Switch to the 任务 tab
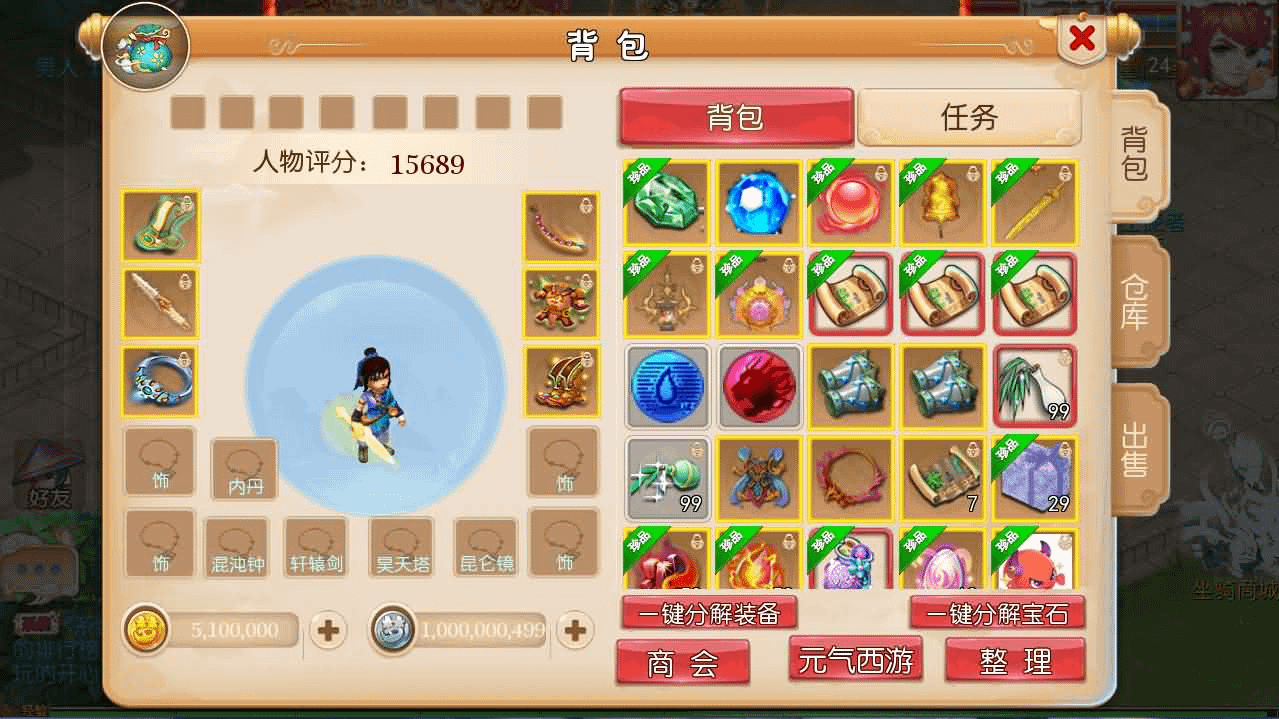 pos(969,117)
